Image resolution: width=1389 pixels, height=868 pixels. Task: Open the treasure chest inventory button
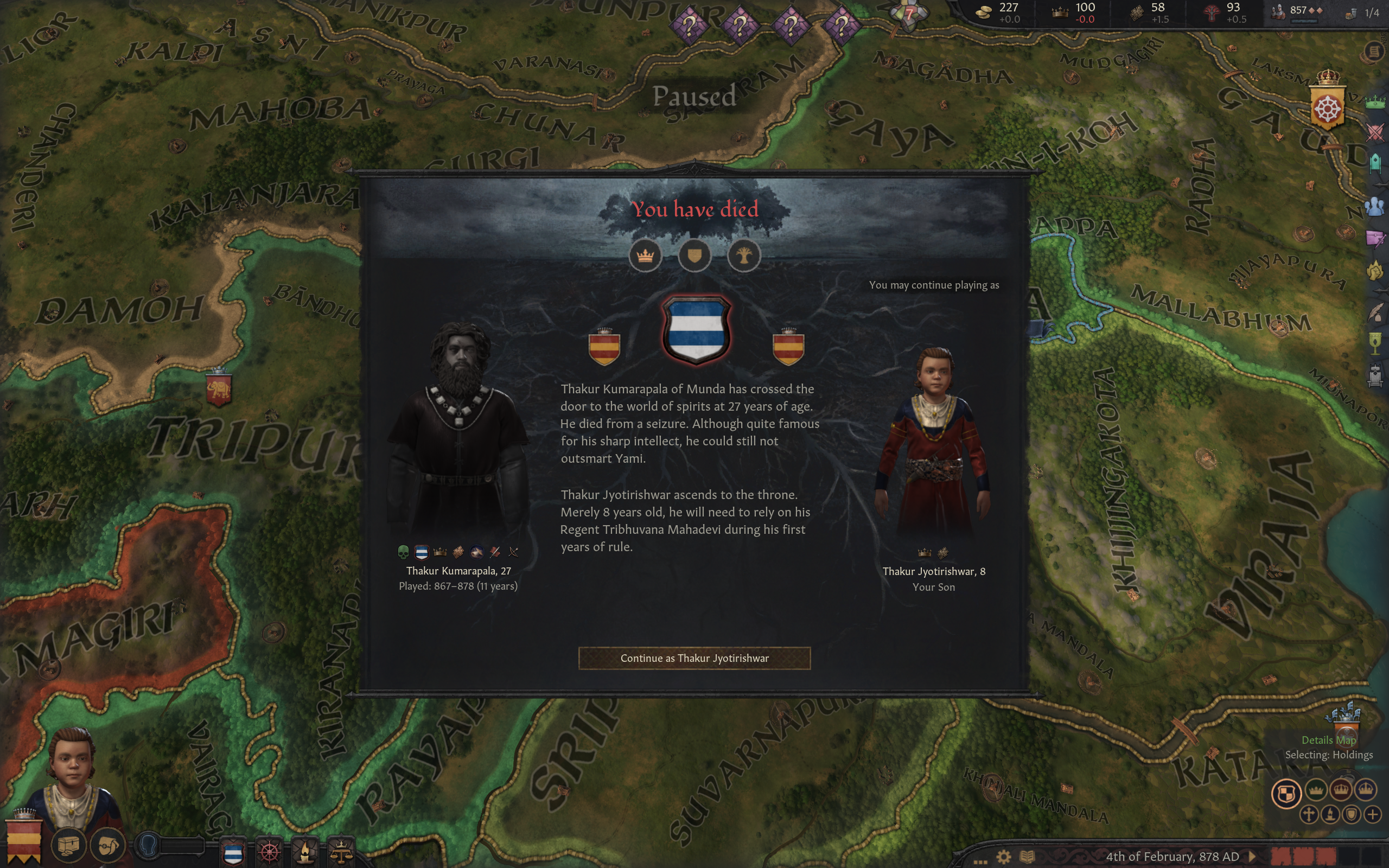coord(68,845)
